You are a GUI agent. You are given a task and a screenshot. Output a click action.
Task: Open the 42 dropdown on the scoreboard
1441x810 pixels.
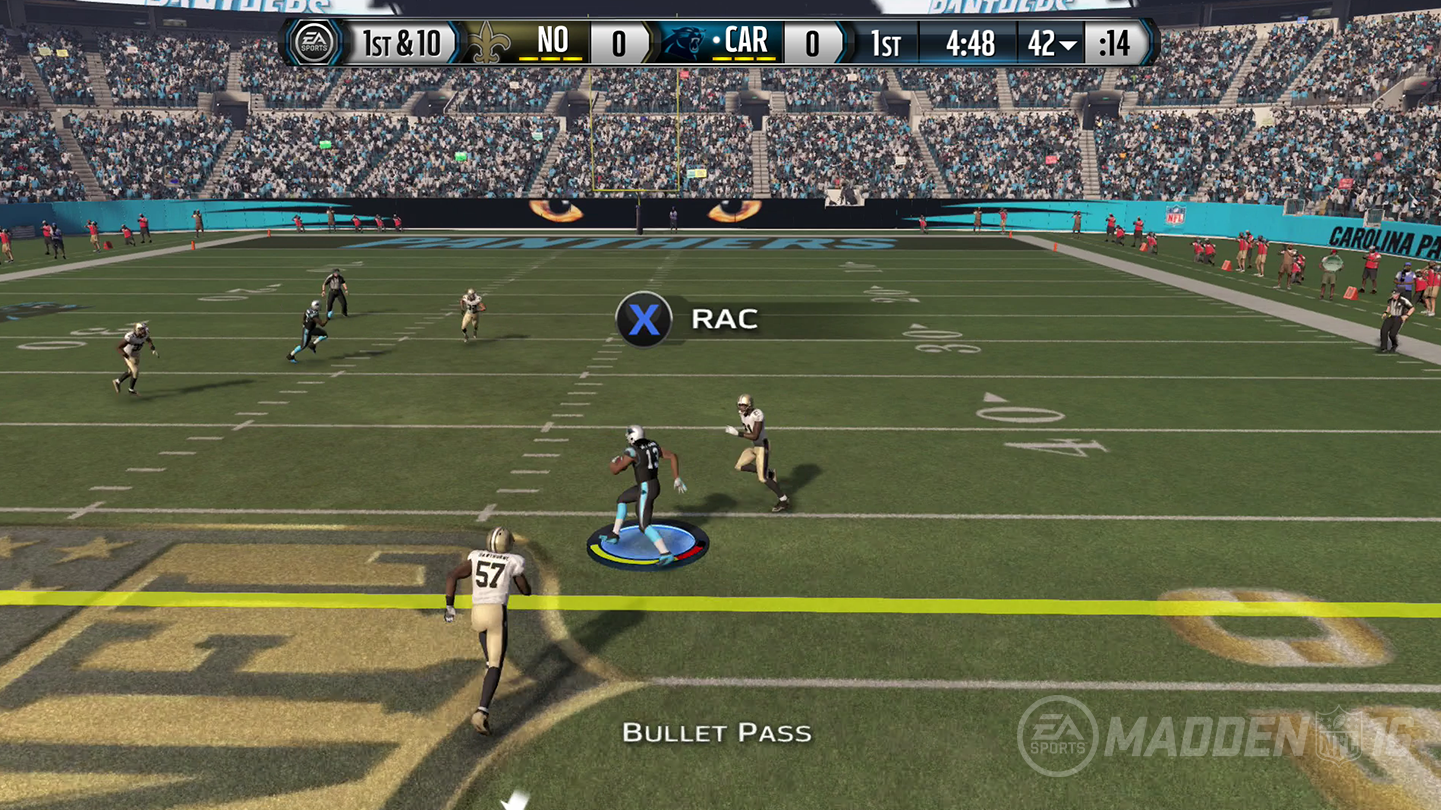point(1050,42)
